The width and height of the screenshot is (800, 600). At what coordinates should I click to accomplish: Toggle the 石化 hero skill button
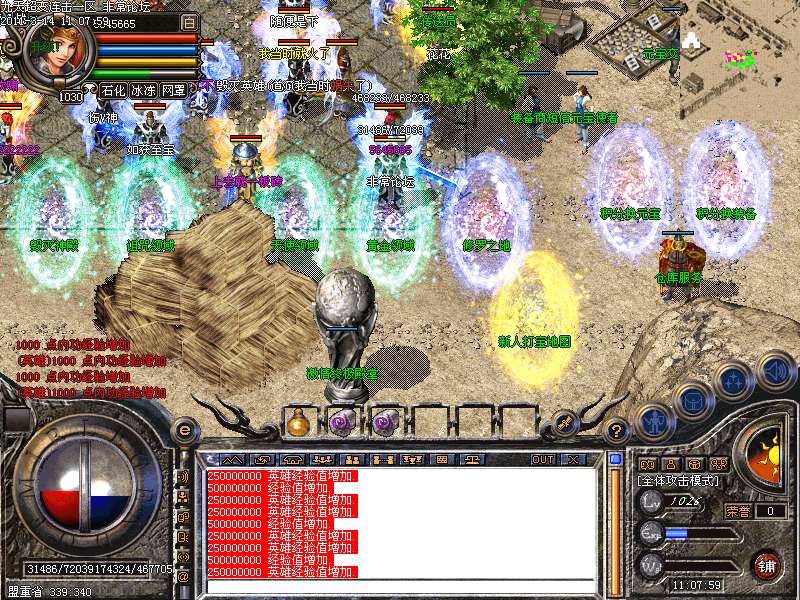point(113,90)
